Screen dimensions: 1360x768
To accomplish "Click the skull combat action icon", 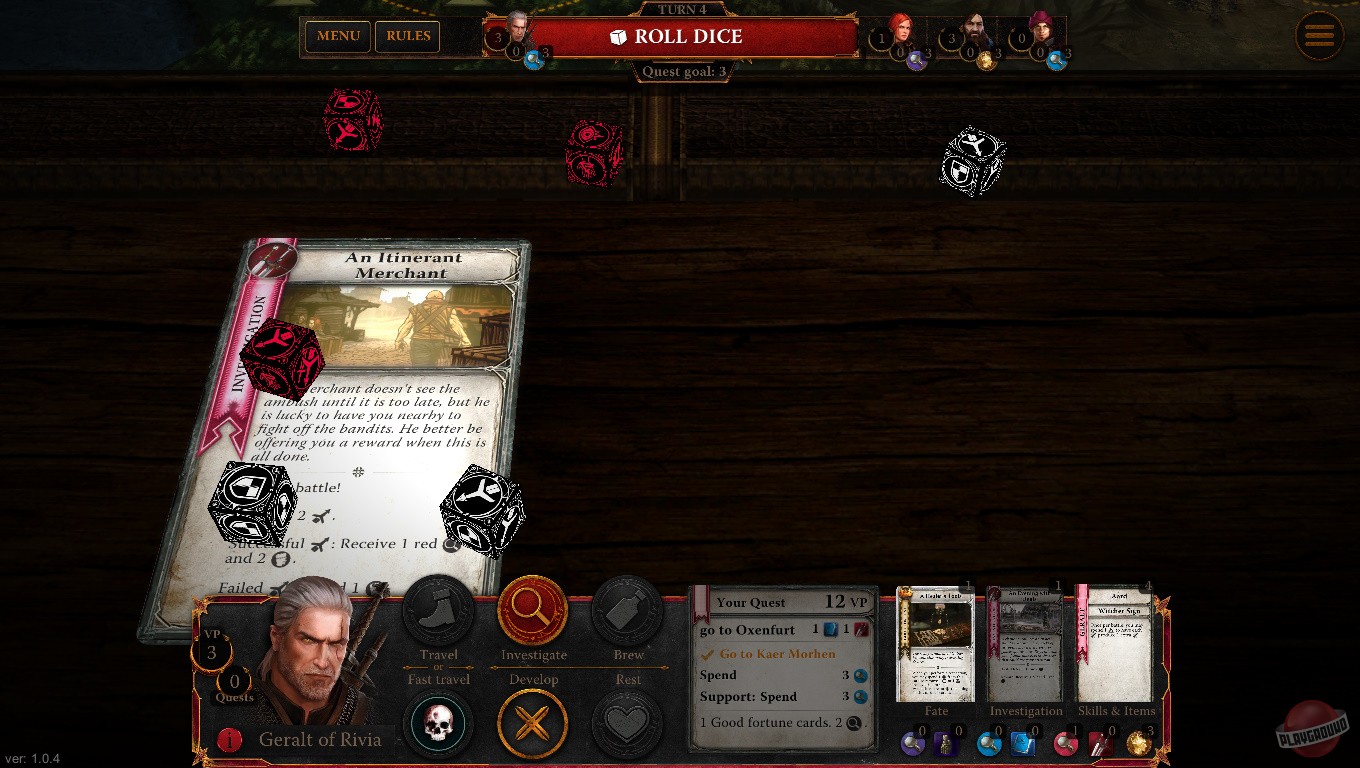I will pos(438,723).
